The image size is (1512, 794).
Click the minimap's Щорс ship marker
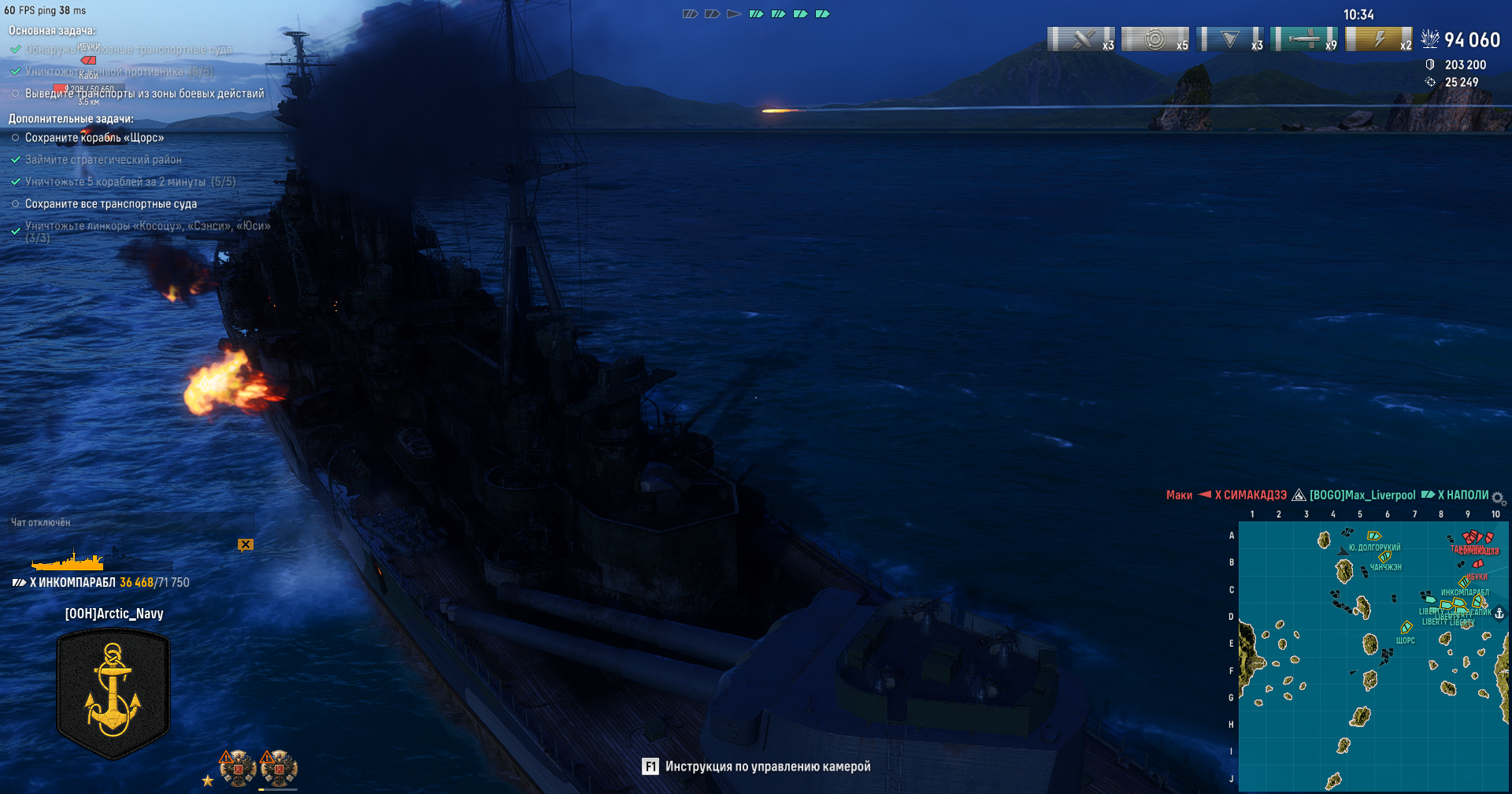pos(1406,628)
